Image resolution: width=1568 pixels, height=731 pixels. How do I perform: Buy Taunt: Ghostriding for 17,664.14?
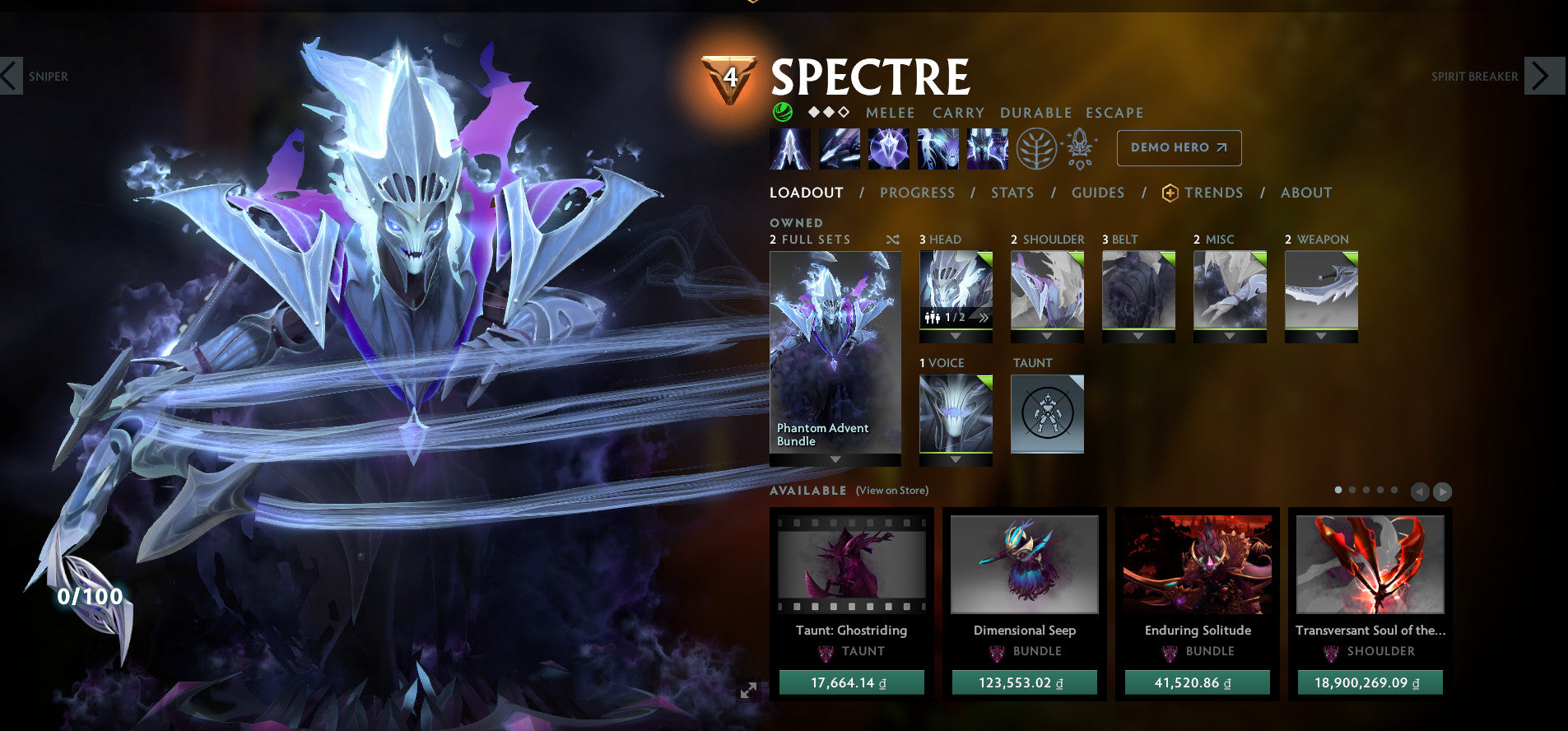(851, 682)
